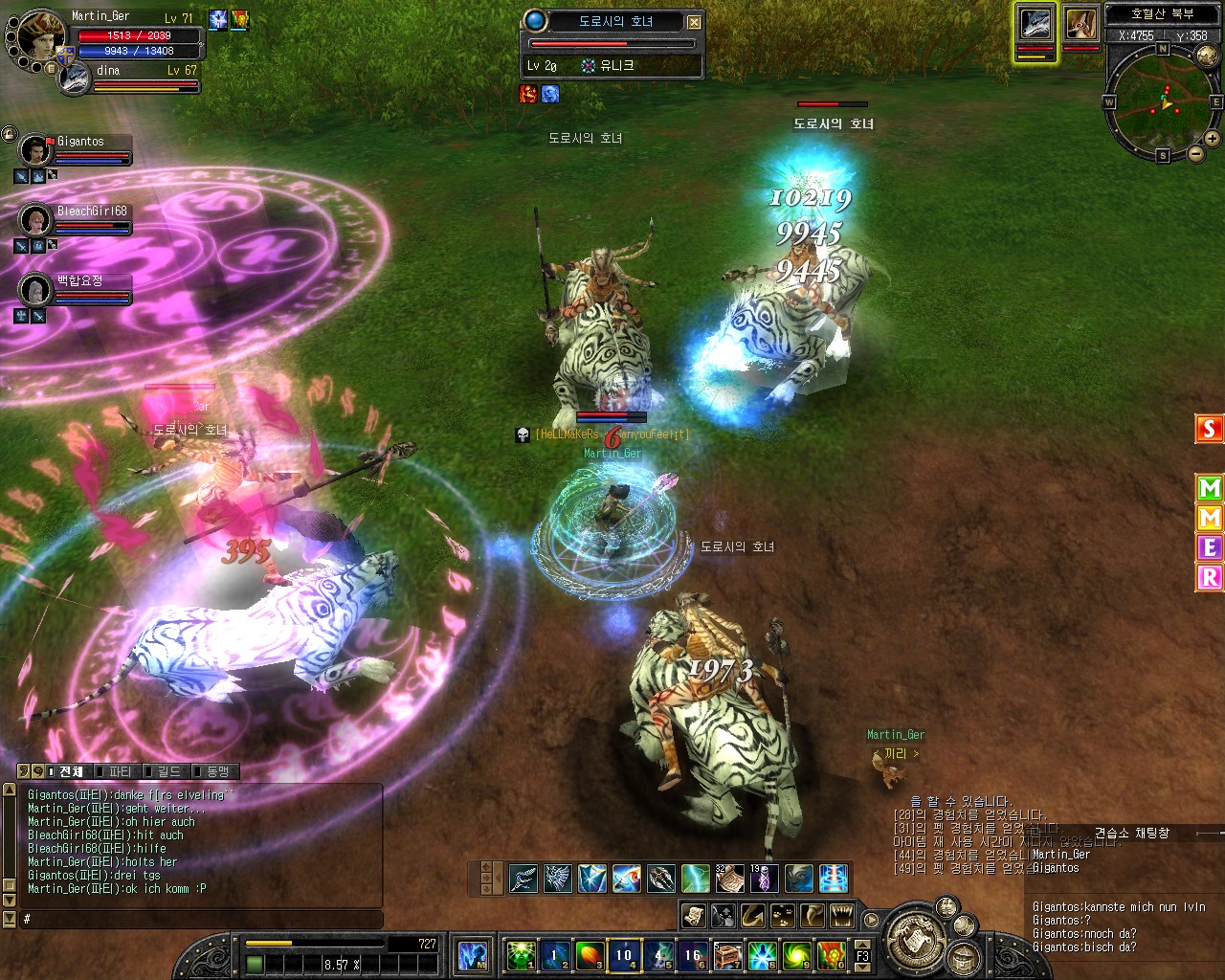1225x980 pixels.
Task: Open the red S side menu button
Action: 1210,429
